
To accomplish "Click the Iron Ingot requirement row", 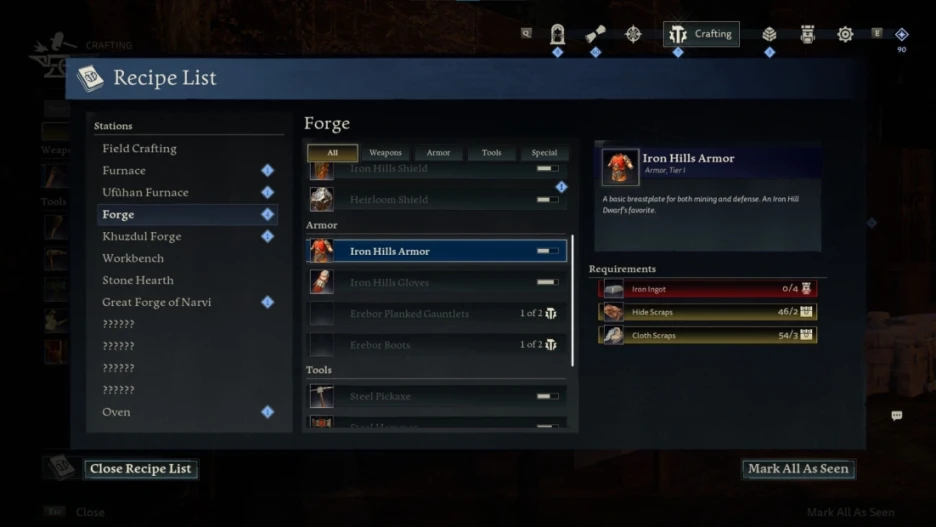I will click(707, 289).
